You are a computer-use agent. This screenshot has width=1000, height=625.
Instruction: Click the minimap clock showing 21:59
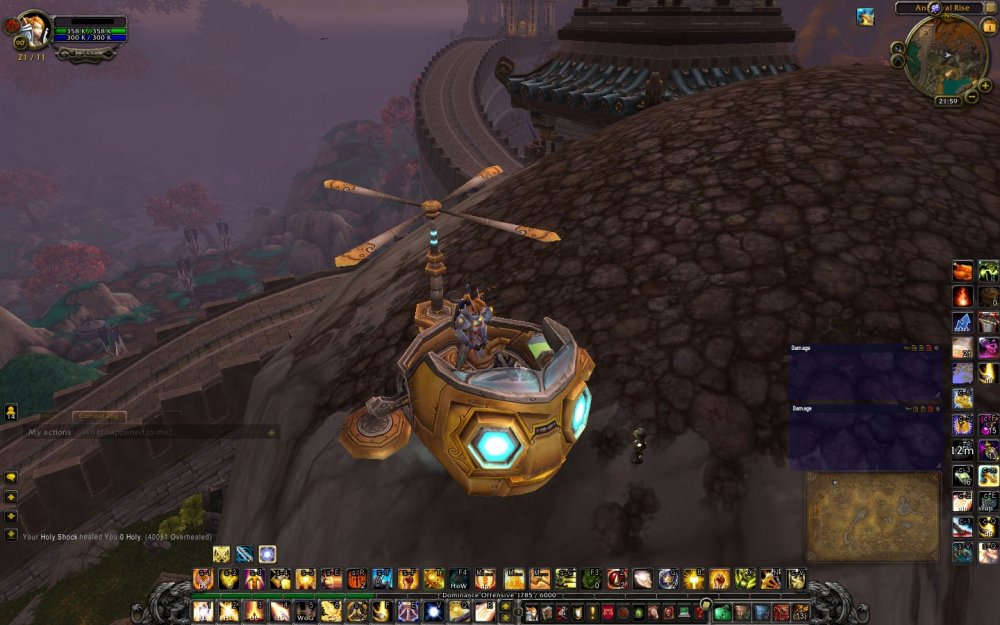948,101
